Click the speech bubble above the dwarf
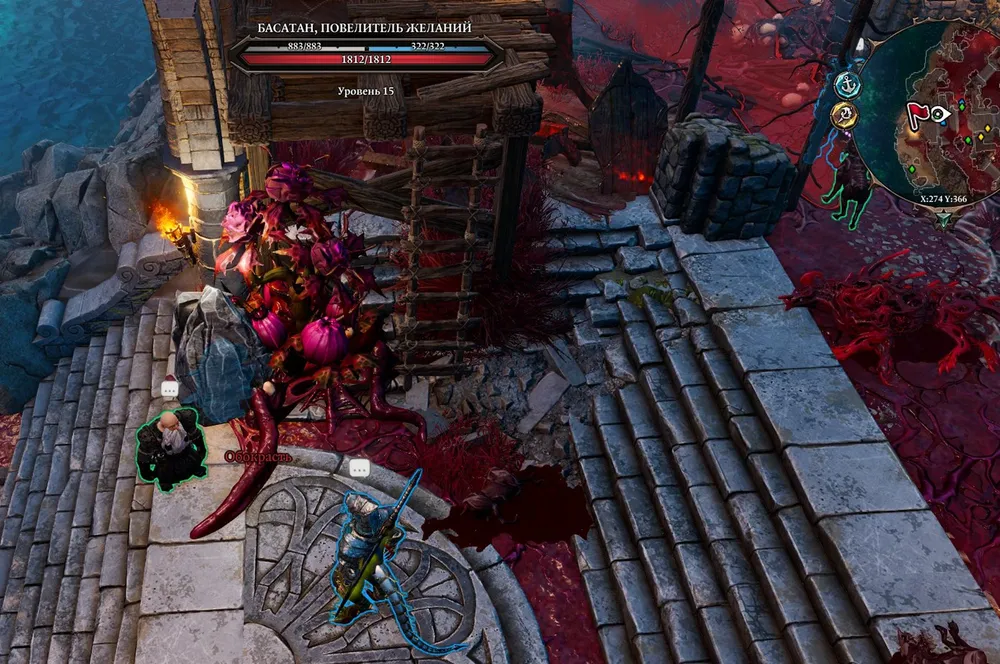The image size is (1000, 664). [169, 388]
